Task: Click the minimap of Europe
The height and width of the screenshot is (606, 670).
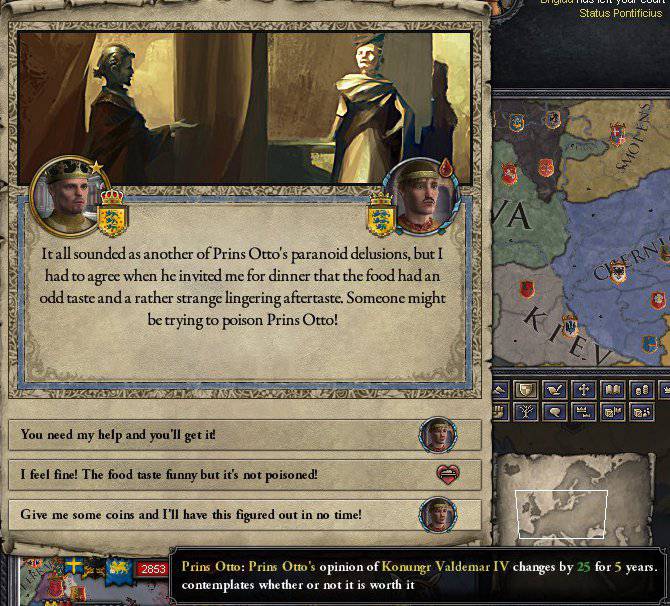Action: pyautogui.click(x=561, y=514)
